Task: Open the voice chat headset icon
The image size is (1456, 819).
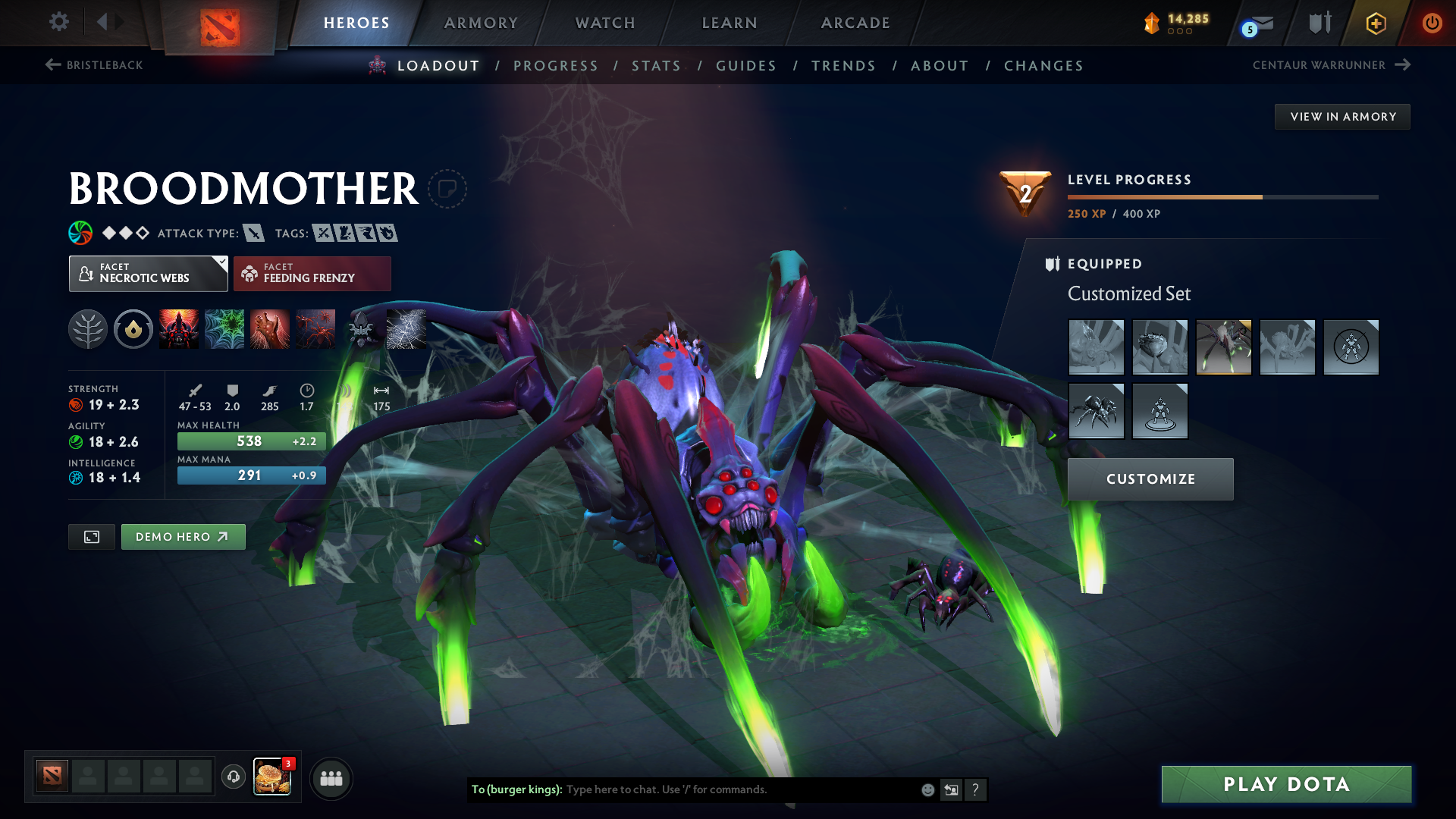Action: tap(233, 777)
